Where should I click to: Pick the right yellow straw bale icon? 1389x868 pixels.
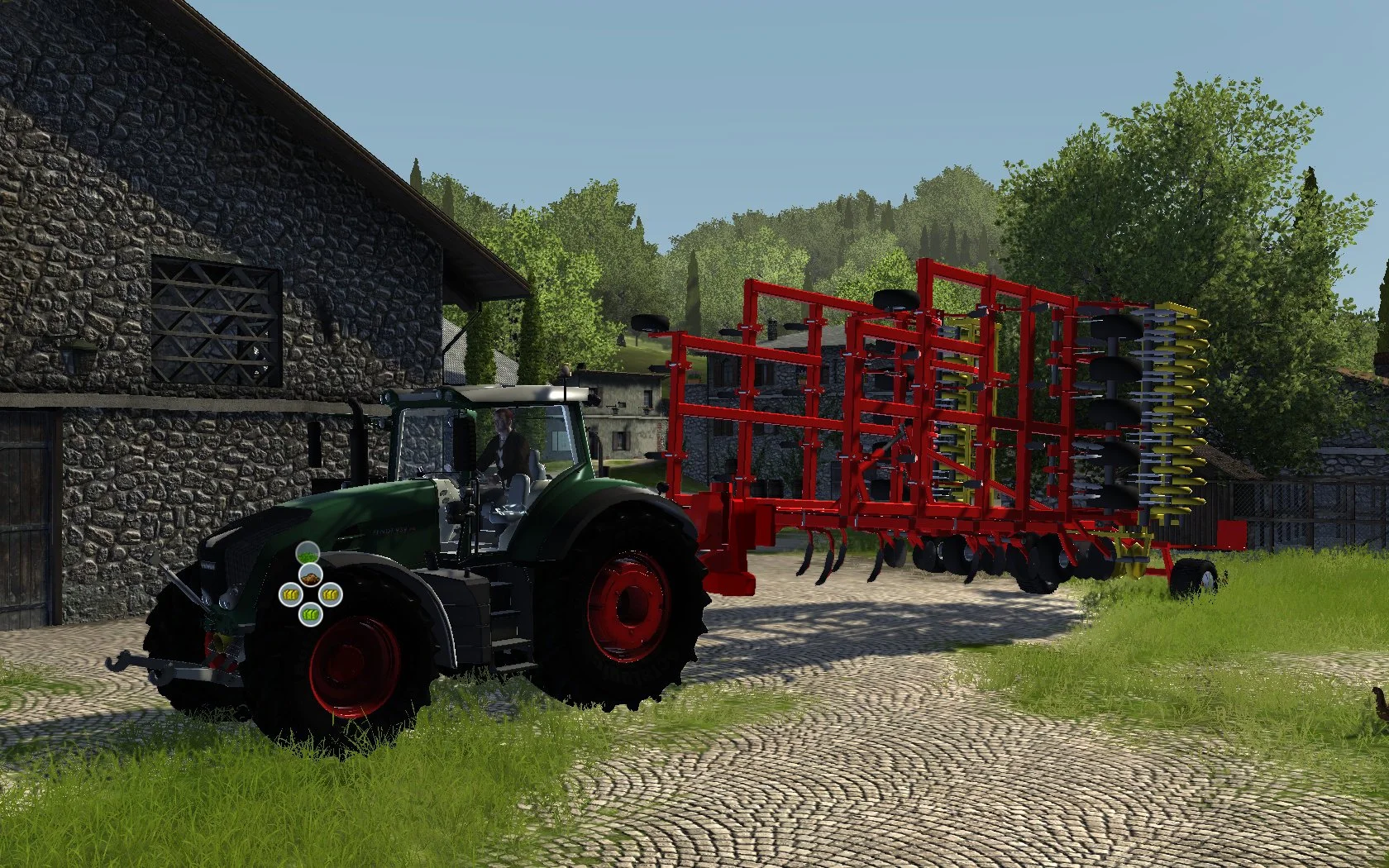point(331,594)
